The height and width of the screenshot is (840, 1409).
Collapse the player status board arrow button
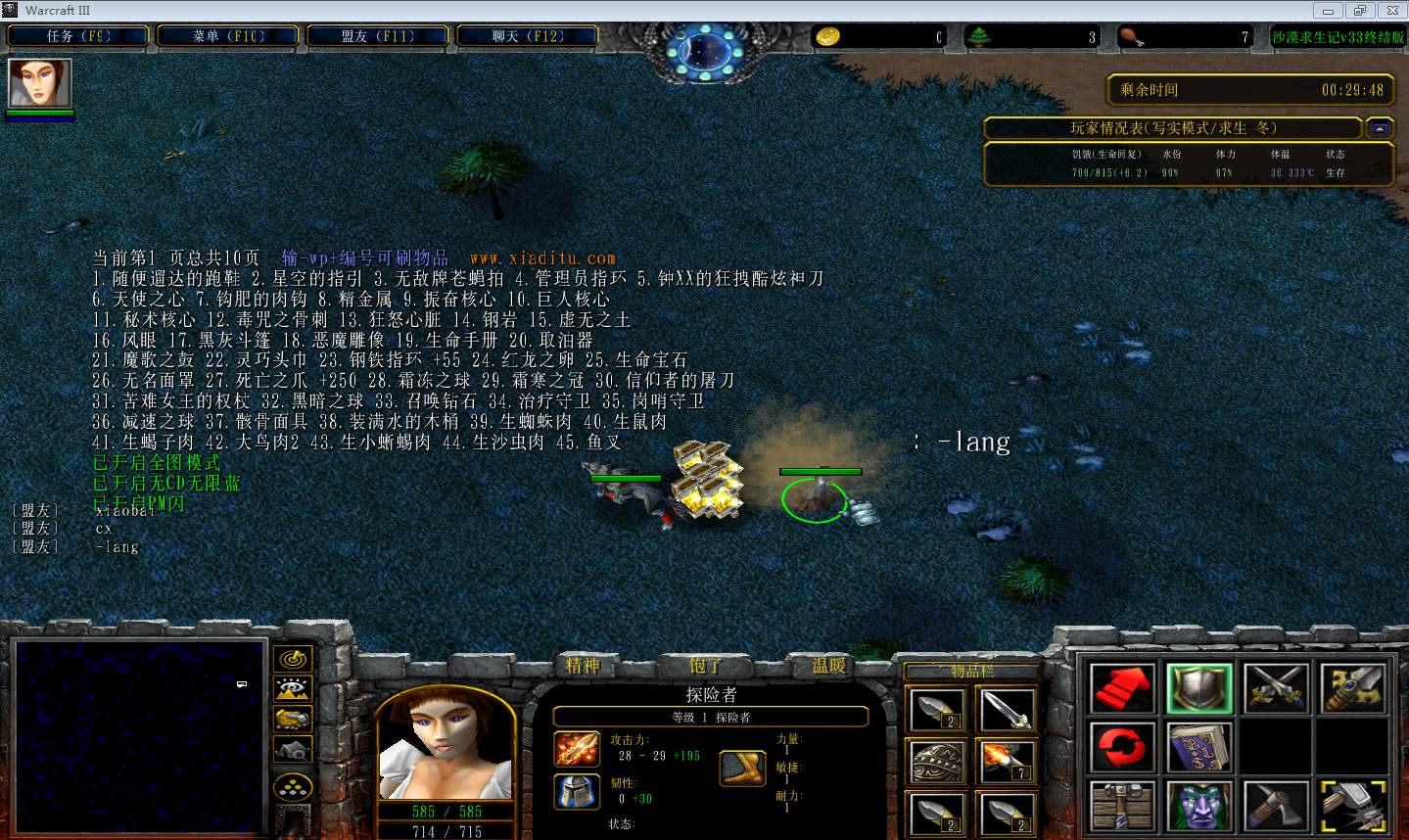coord(1380,128)
